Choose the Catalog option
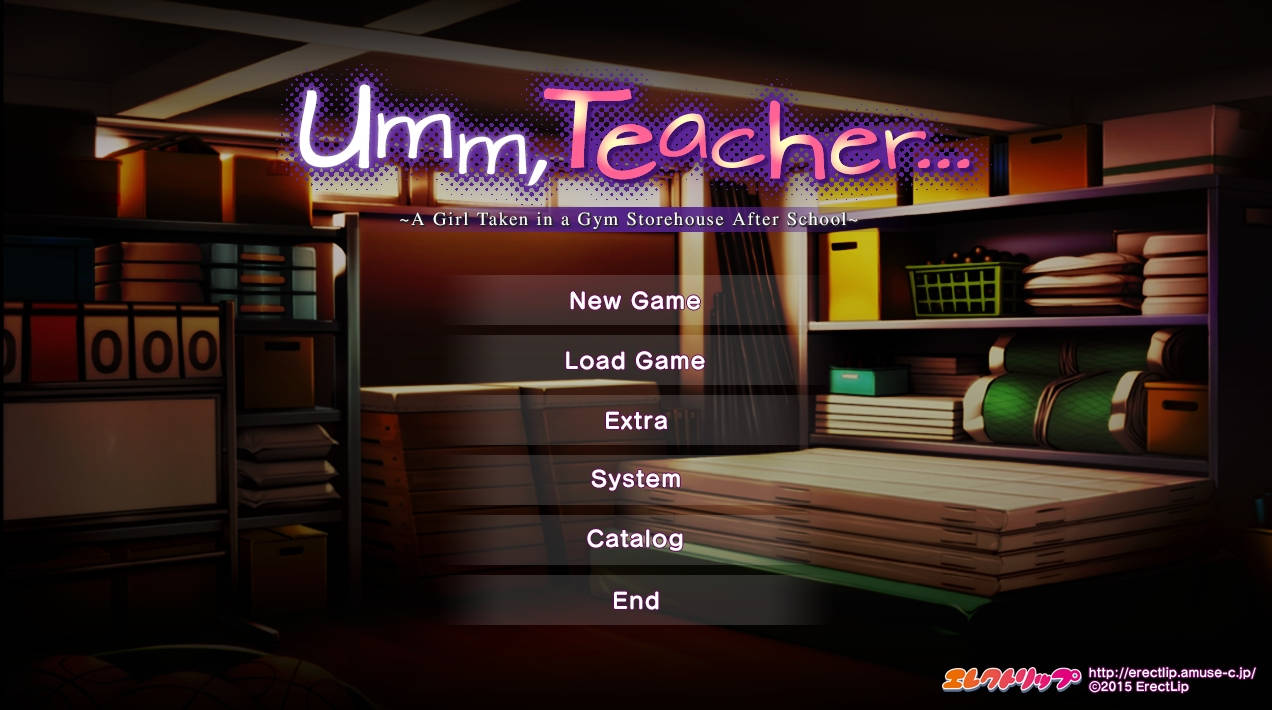This screenshot has height=710, width=1272. point(635,540)
